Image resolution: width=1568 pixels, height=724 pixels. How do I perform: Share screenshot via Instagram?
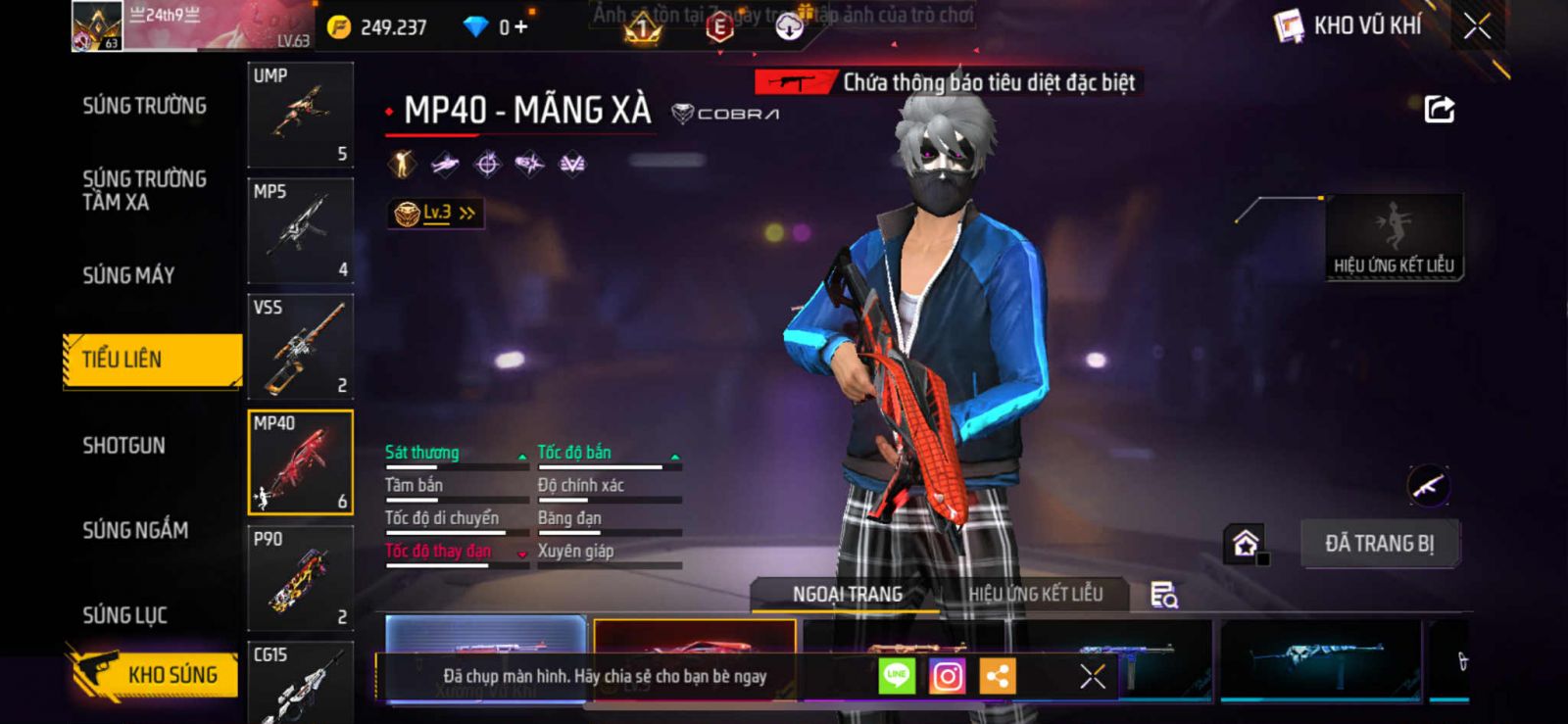click(947, 676)
